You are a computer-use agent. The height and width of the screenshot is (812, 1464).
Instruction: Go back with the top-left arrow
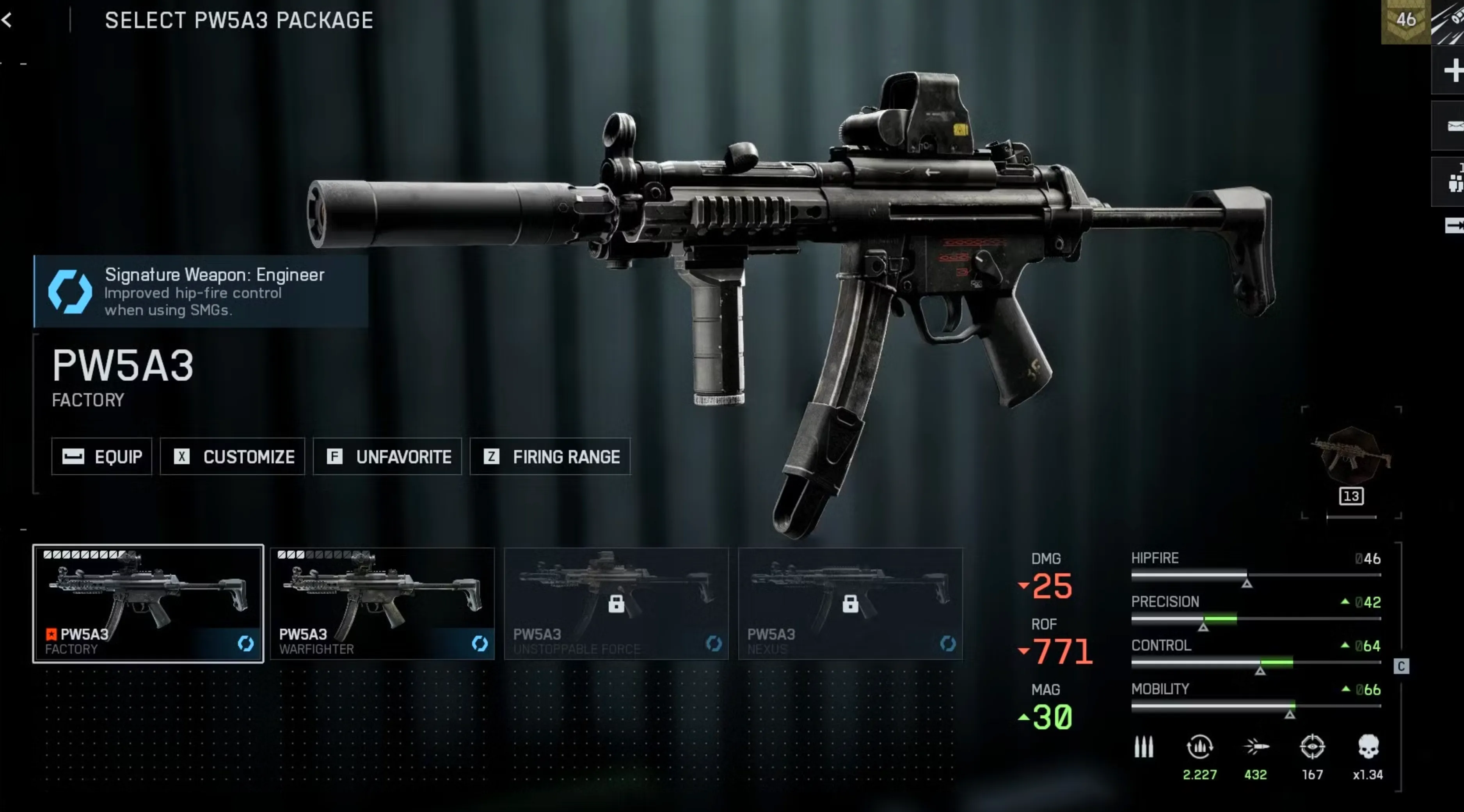(x=7, y=20)
